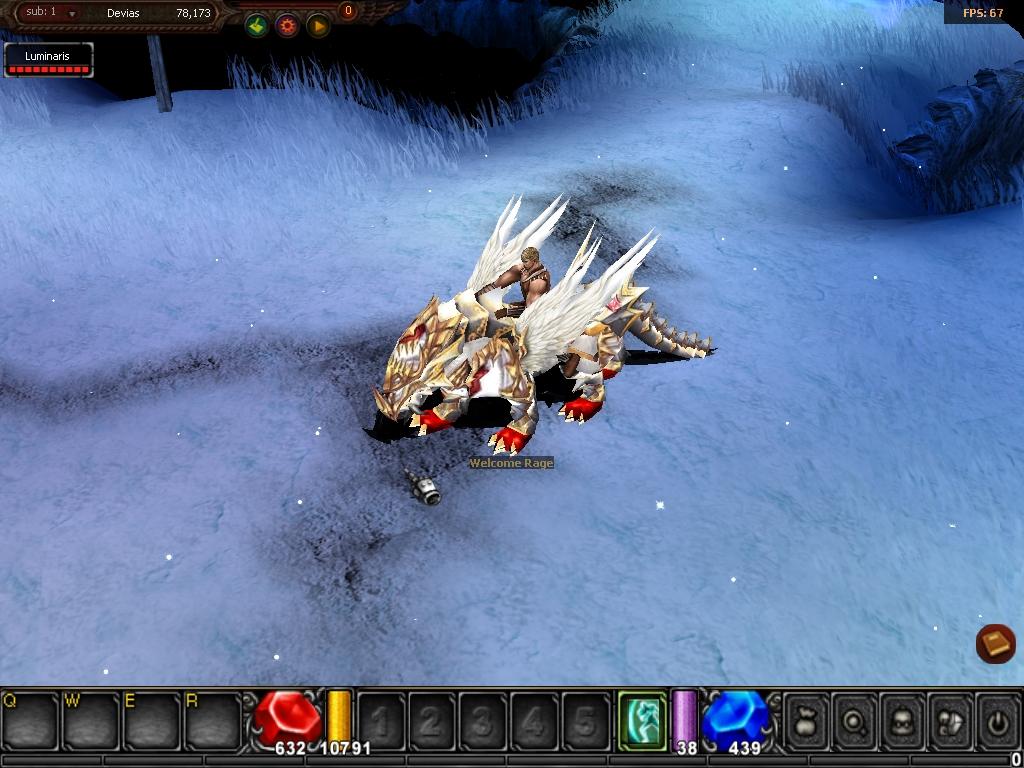Select the Q hotkey slot
Image resolution: width=1024 pixels, height=768 pixels.
coord(30,719)
